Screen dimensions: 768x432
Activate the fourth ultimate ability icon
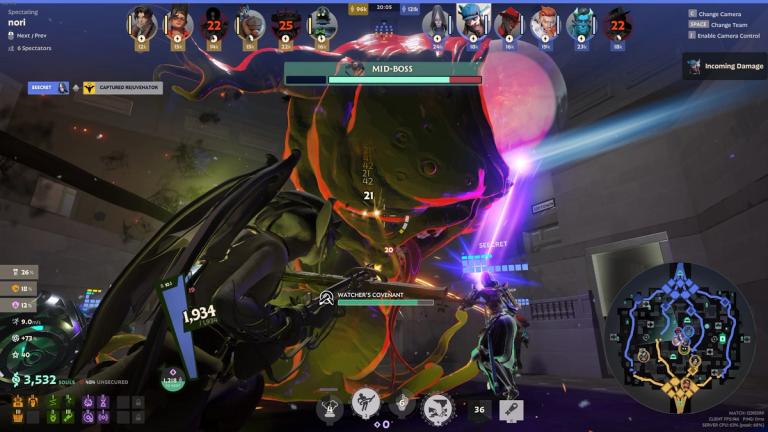tap(436, 406)
